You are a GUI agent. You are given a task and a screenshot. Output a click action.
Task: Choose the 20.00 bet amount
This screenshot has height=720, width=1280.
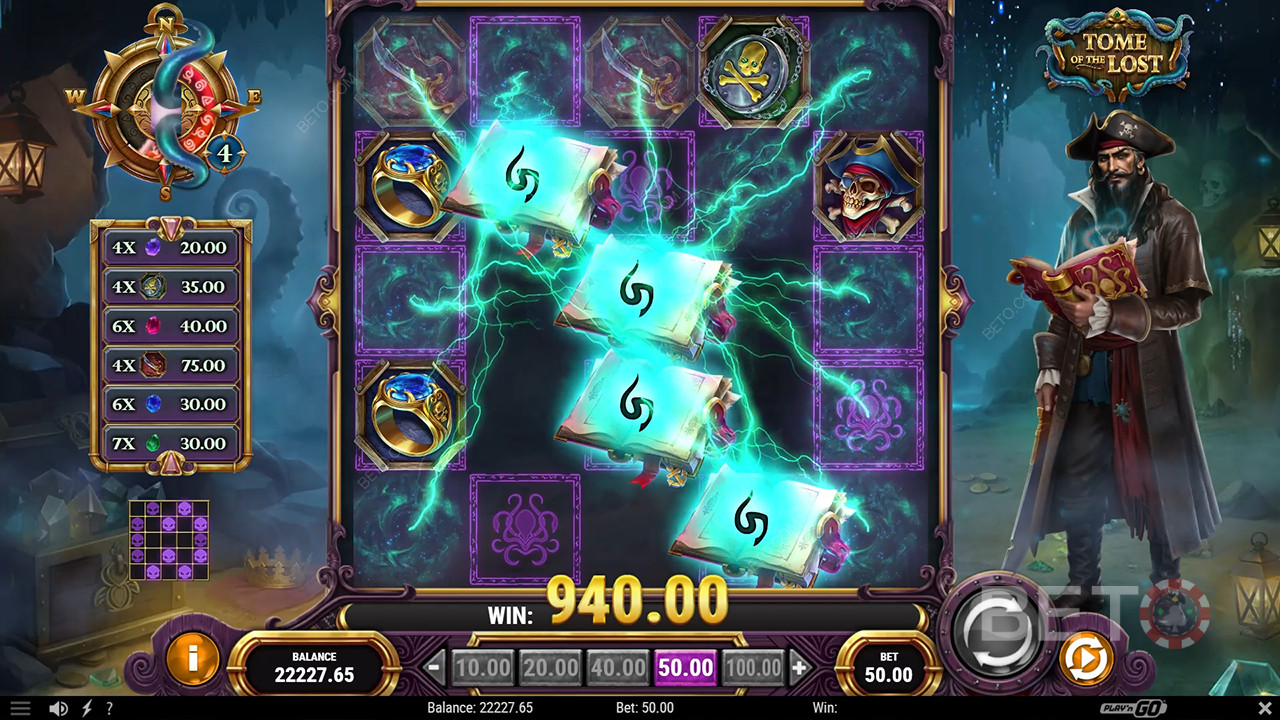coord(551,667)
